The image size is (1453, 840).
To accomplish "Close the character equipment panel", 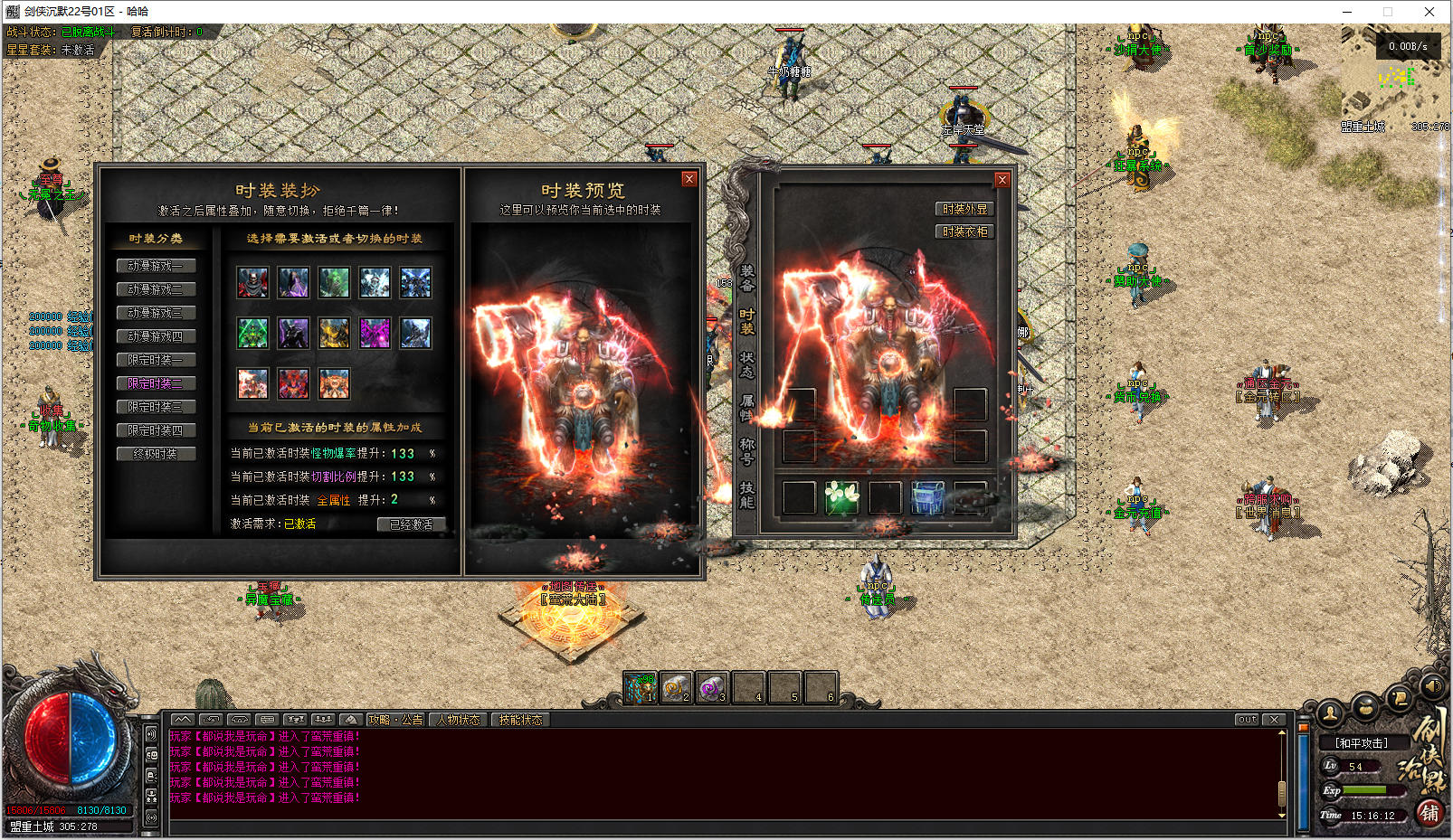I will (1002, 180).
